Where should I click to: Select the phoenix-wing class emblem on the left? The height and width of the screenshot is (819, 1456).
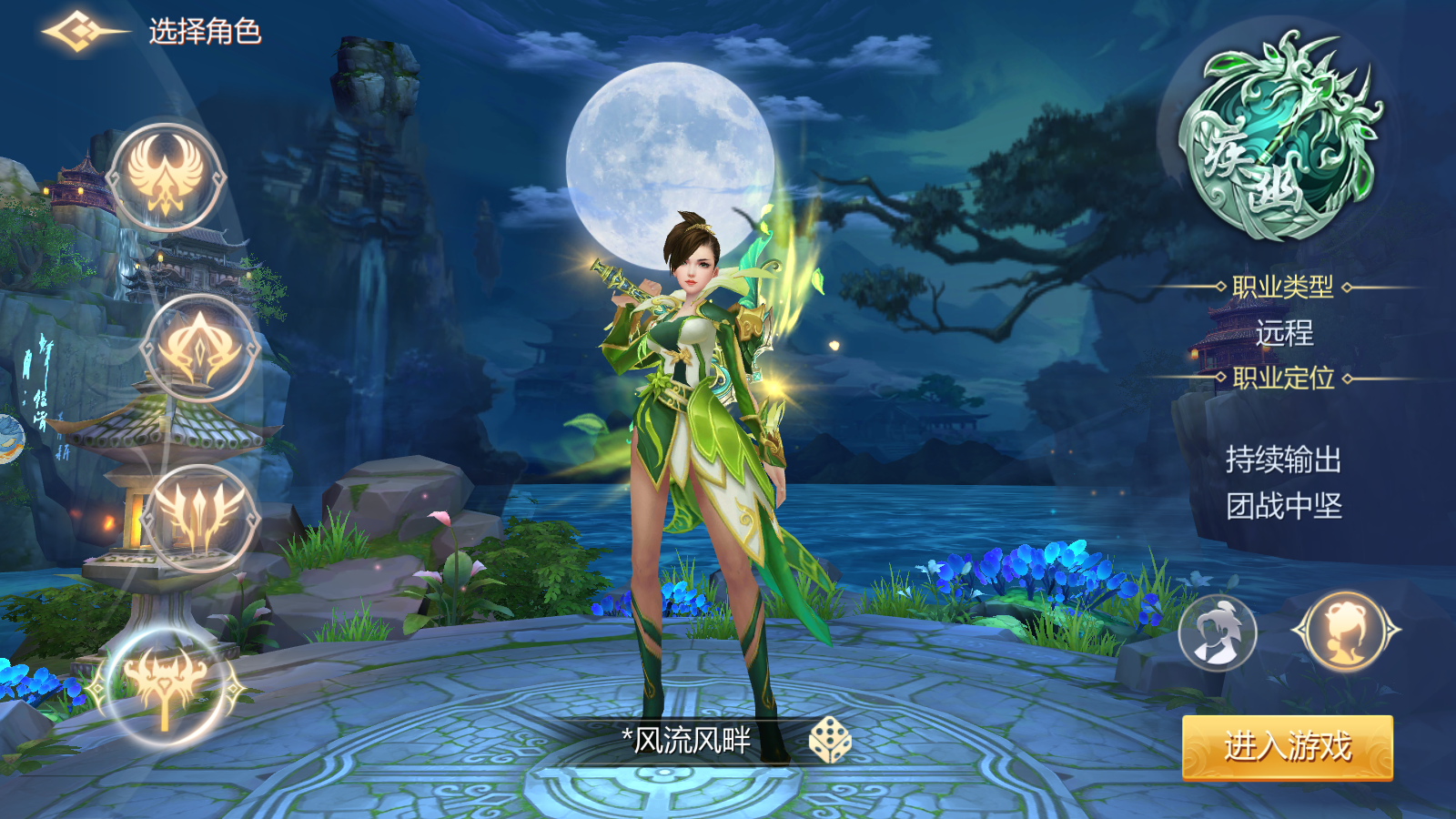[164, 176]
